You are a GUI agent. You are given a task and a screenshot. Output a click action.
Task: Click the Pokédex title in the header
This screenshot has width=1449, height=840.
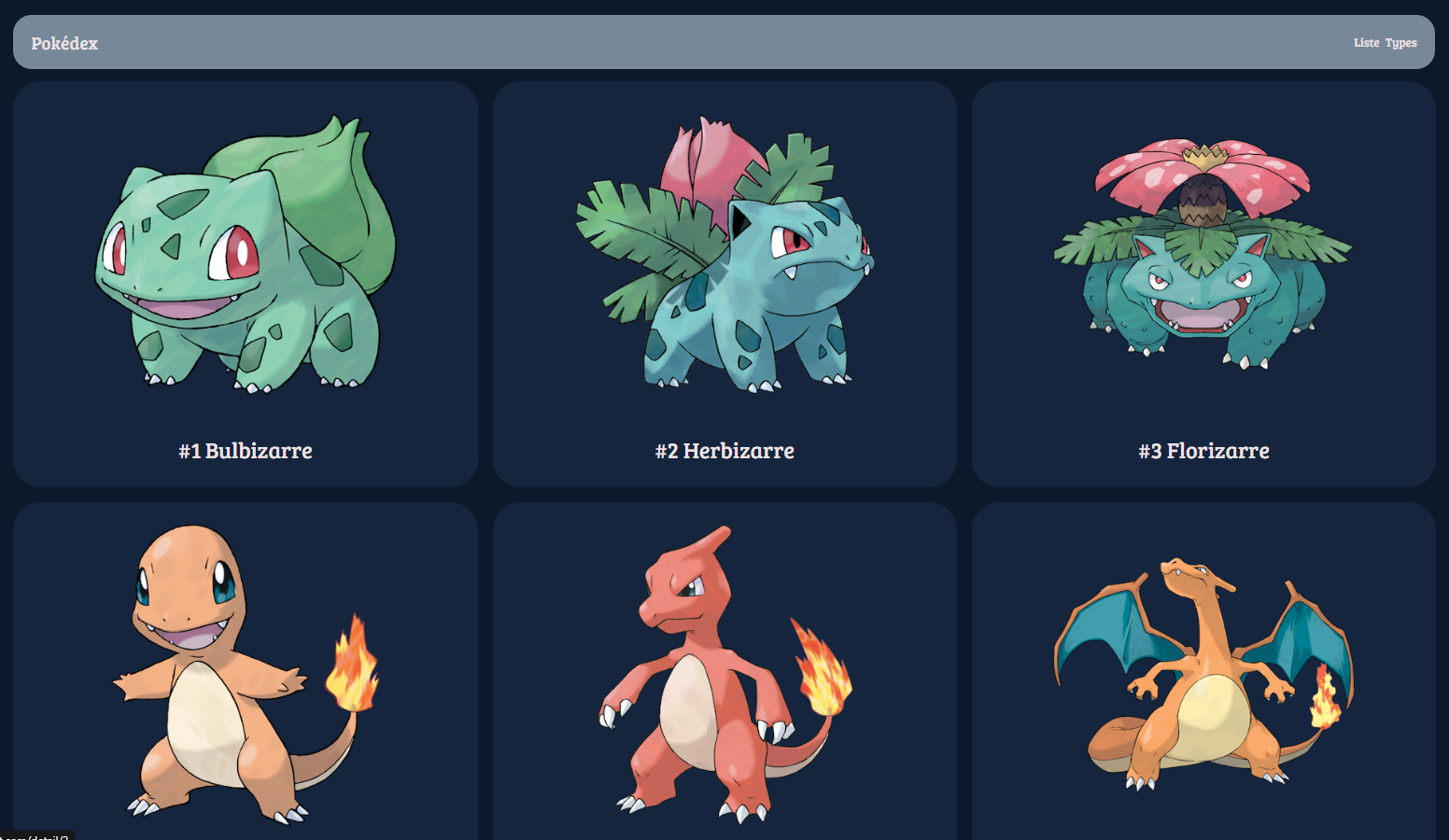tap(63, 42)
